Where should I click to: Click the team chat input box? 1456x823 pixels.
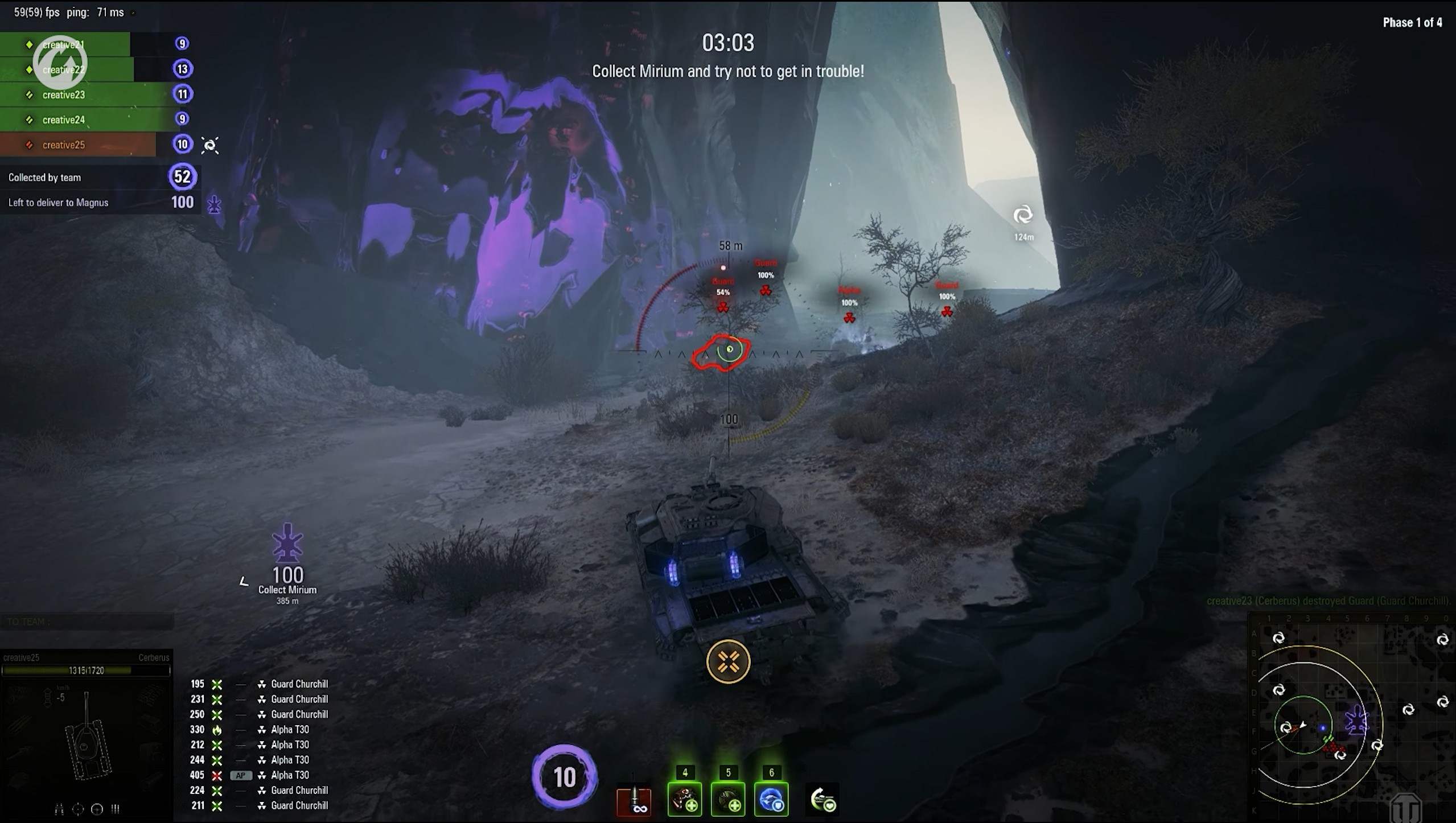(87, 622)
